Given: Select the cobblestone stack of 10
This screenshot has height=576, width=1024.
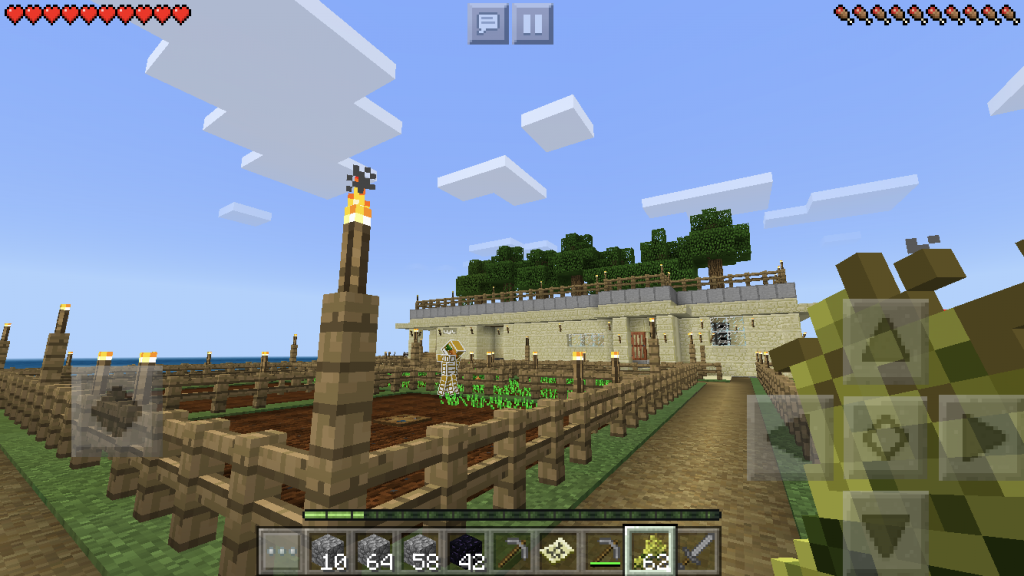Looking at the screenshot, I should (327, 551).
